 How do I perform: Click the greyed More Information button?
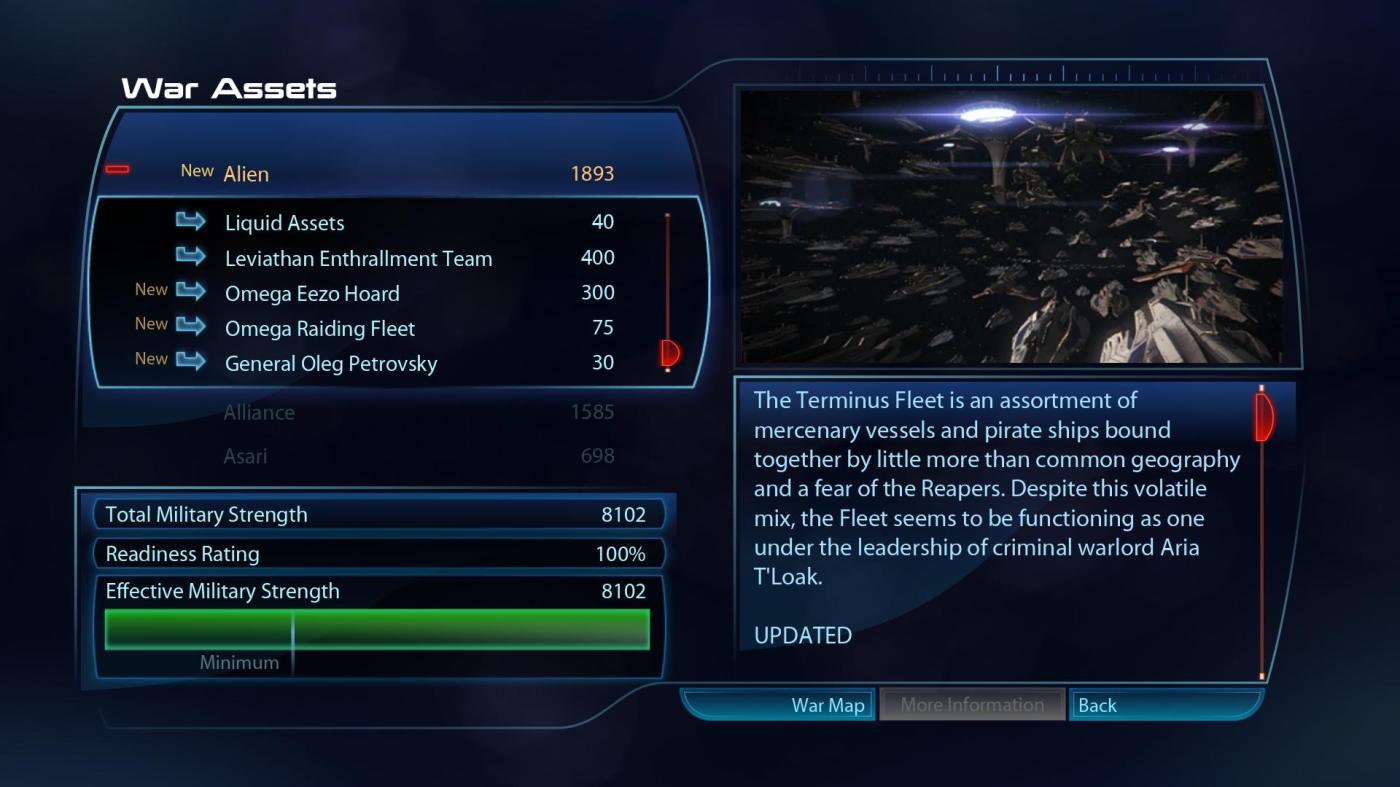point(971,705)
